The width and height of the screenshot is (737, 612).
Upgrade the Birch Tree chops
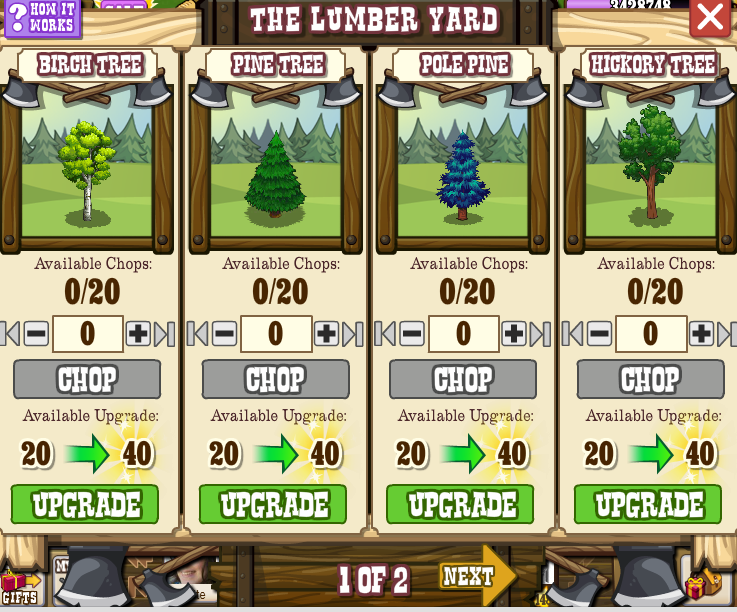click(x=85, y=504)
